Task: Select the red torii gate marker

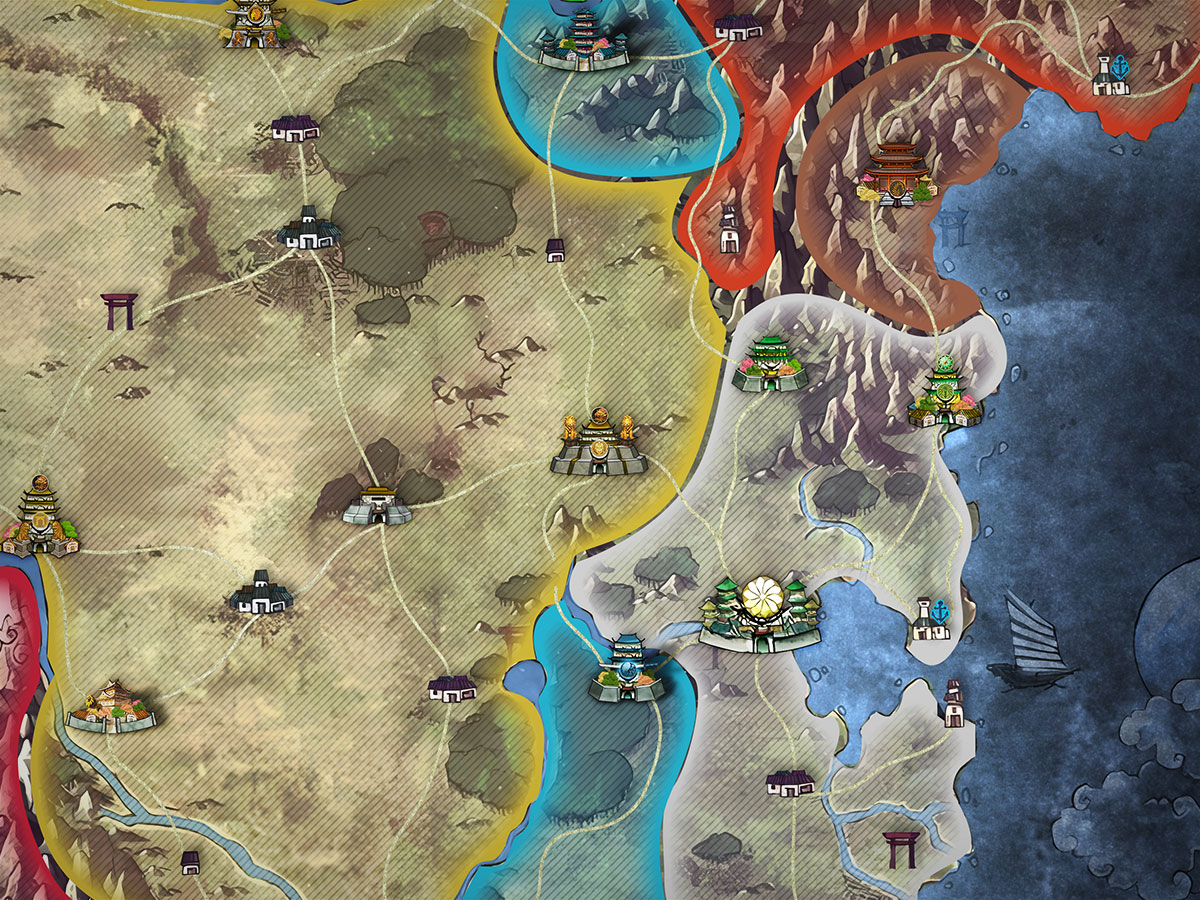Action: pos(900,849)
